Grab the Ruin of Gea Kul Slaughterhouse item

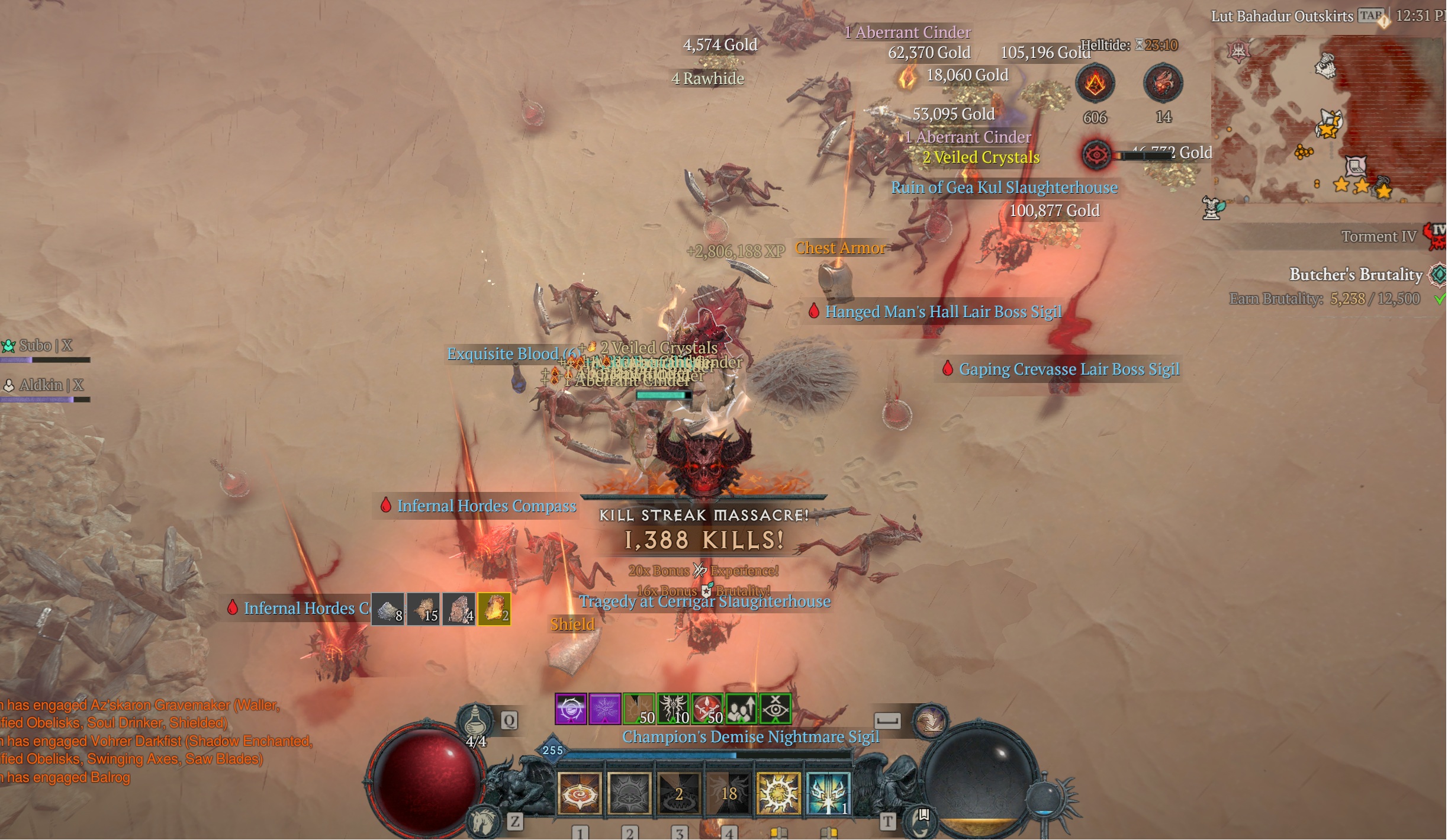[1004, 188]
